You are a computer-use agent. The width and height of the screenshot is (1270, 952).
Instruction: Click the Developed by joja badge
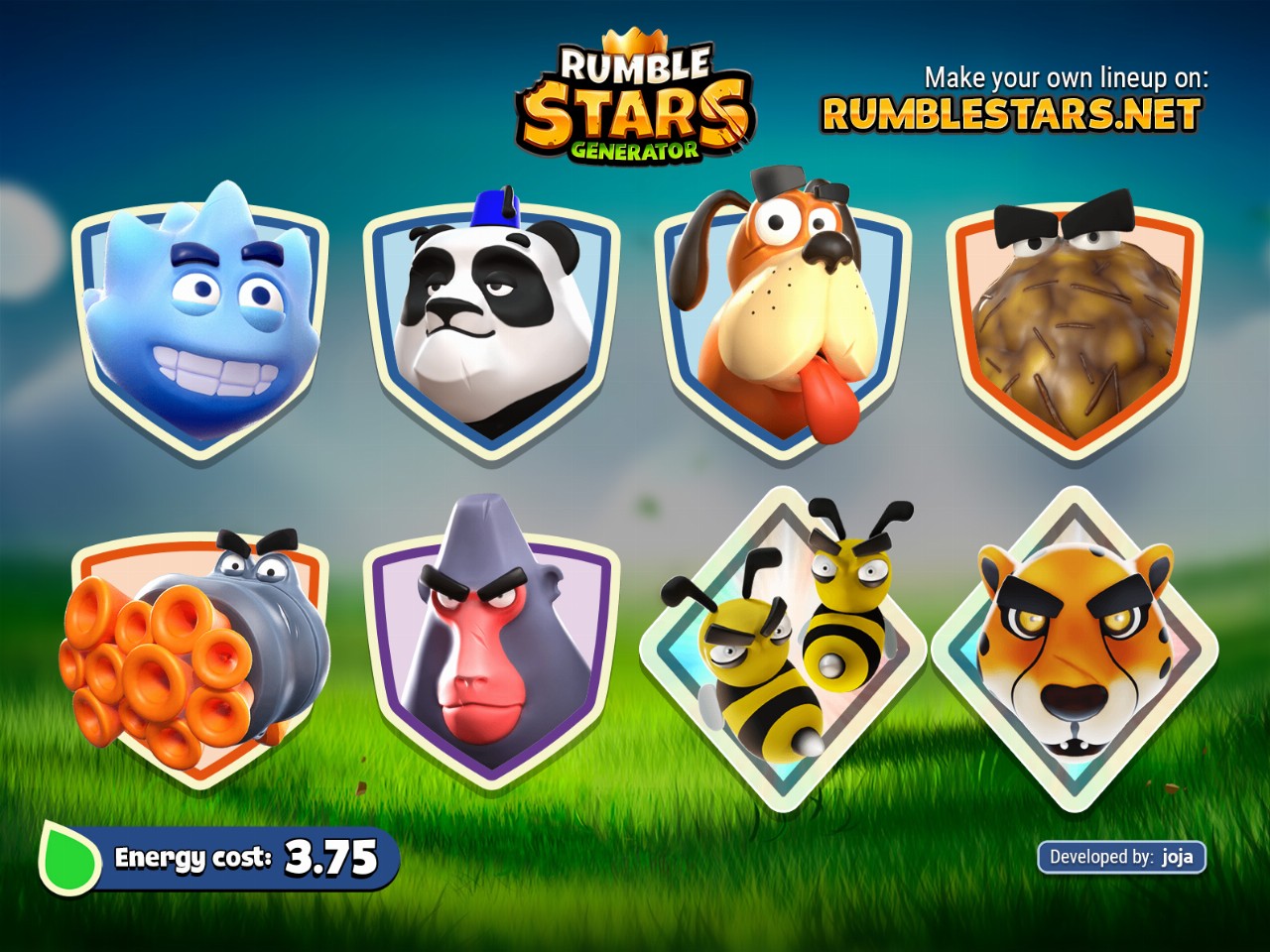(1121, 857)
